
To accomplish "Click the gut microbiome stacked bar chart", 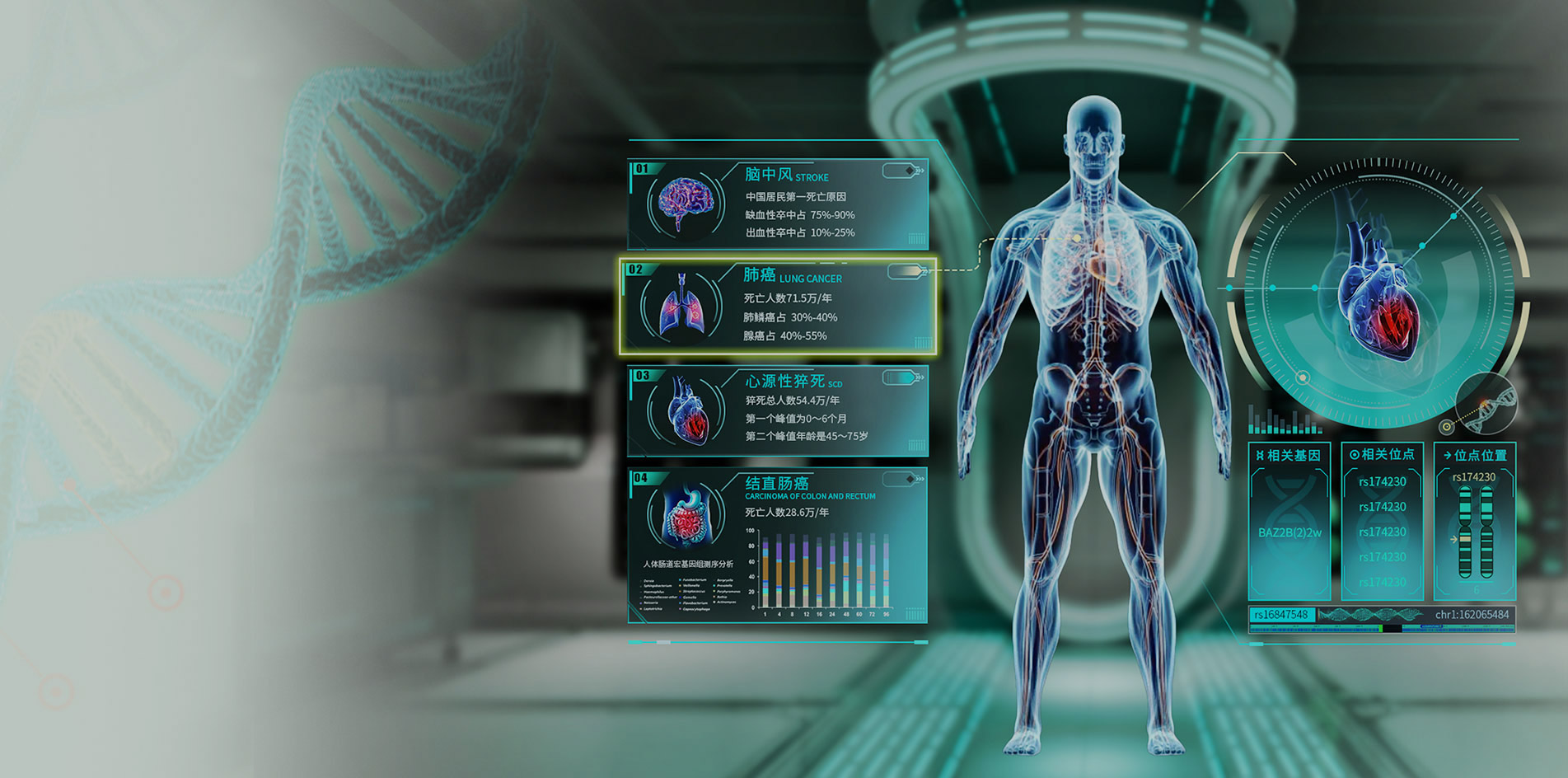I will click(x=824, y=570).
